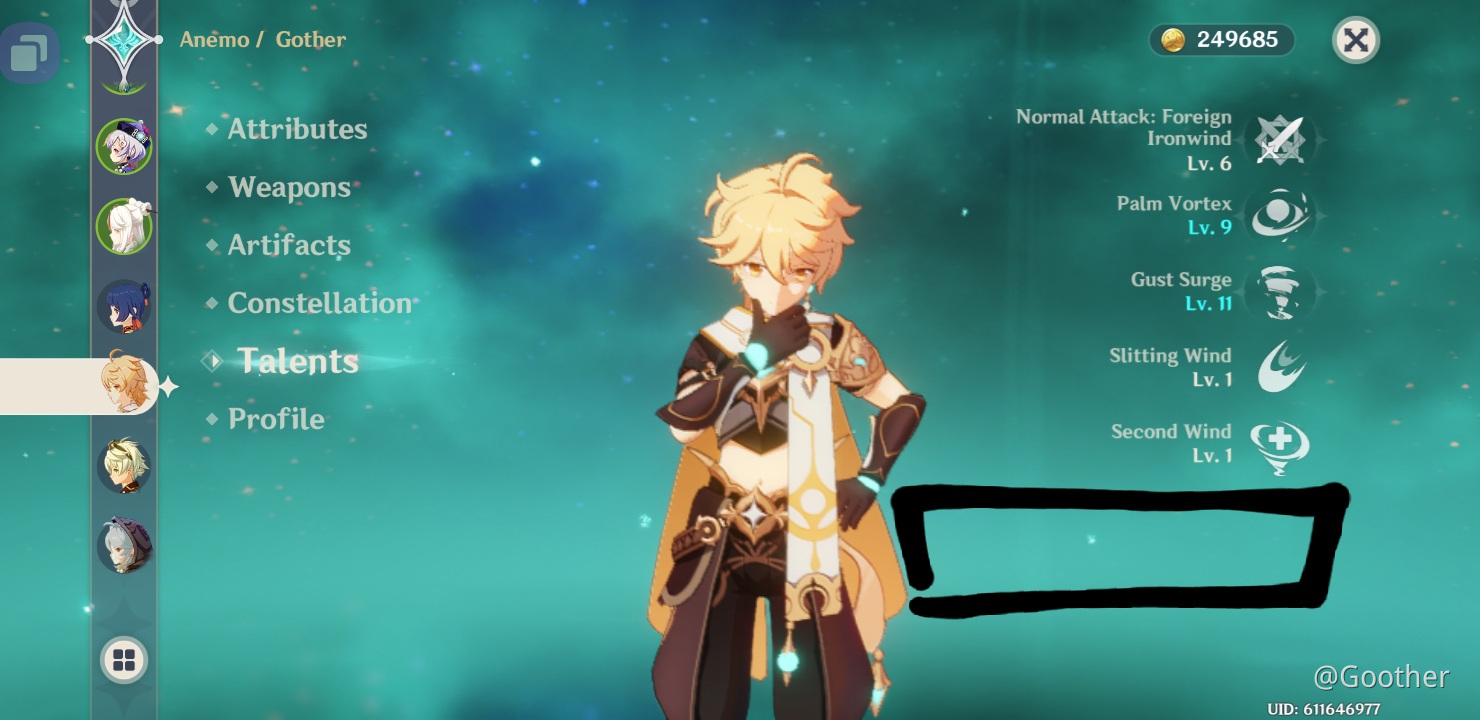The image size is (1480, 720).
Task: Open the party grid icon at bottom left
Action: [124, 660]
